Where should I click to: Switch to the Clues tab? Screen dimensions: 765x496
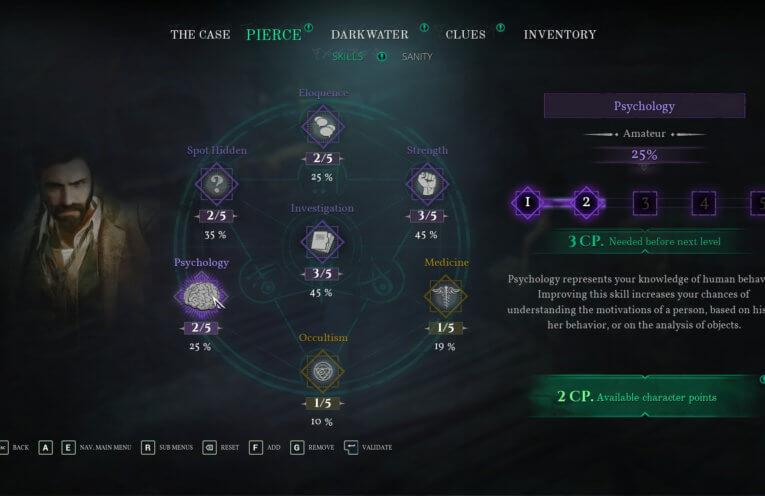(x=465, y=35)
